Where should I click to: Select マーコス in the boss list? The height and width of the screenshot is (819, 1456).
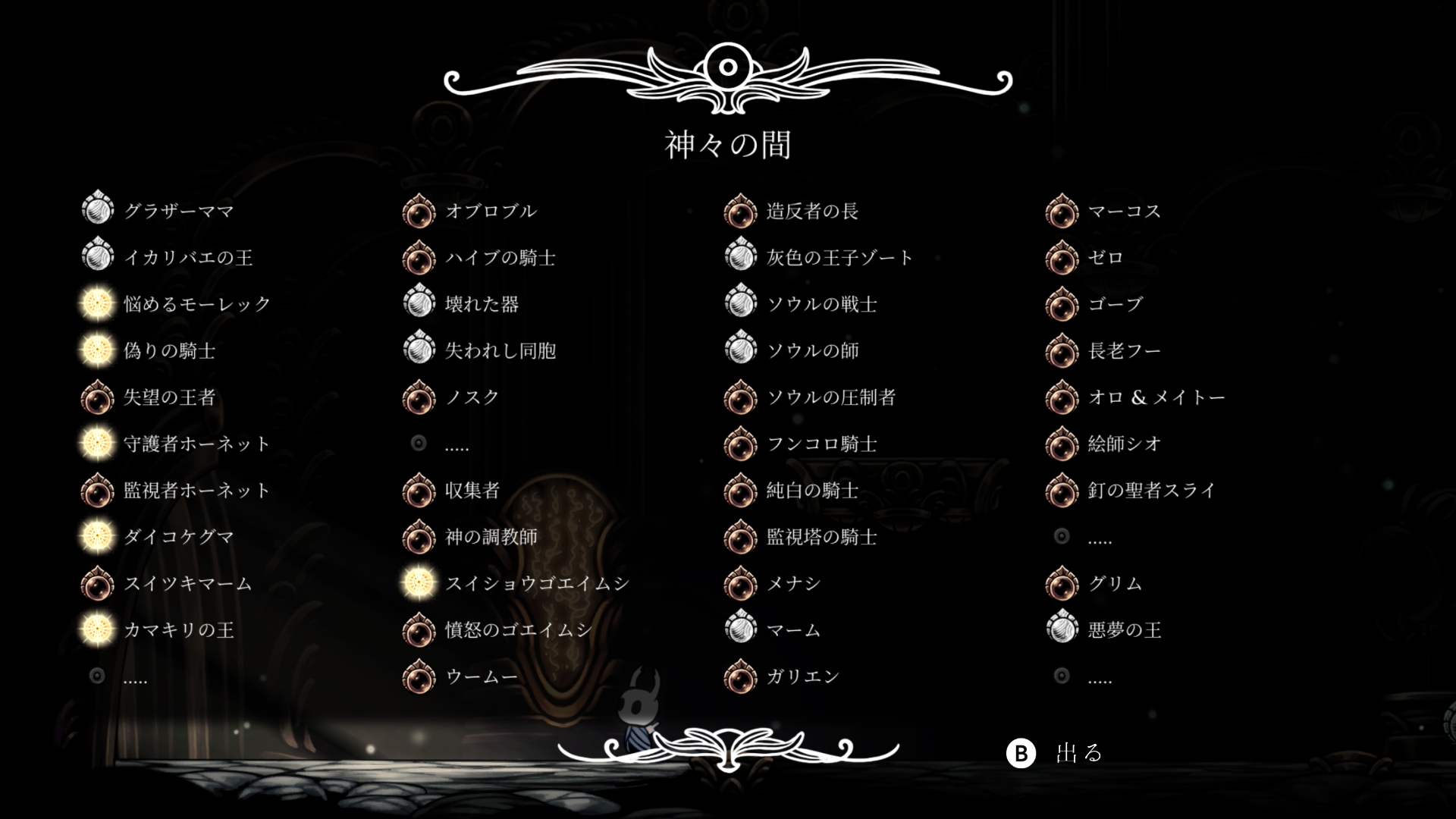point(1124,211)
